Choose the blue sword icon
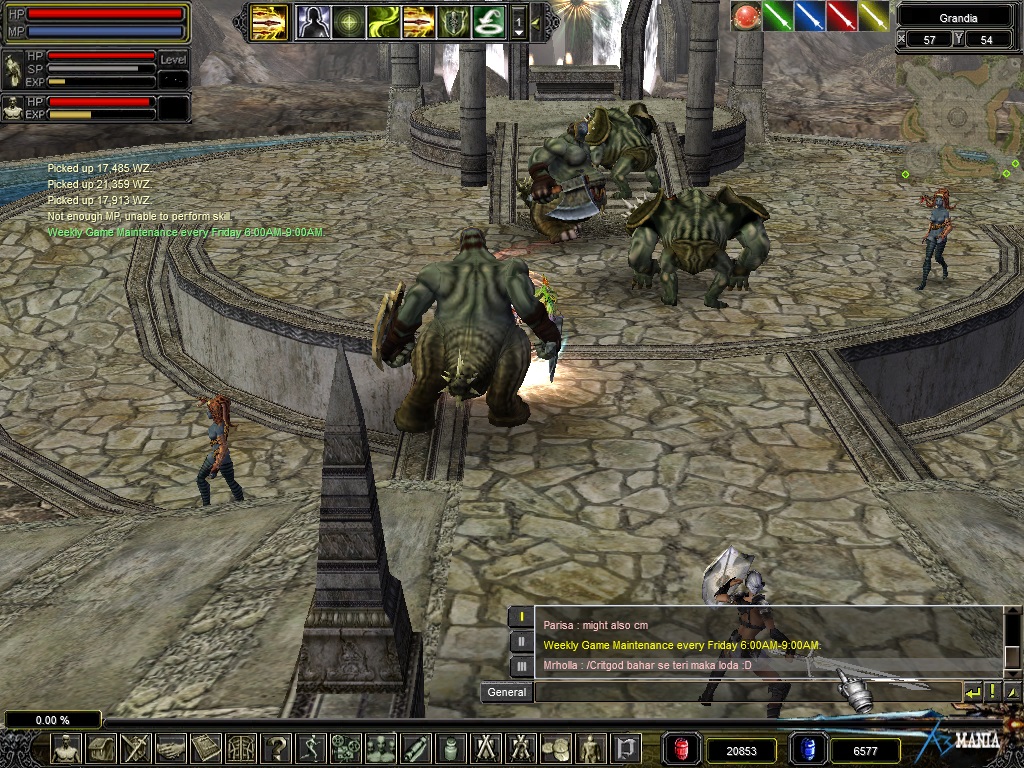Viewport: 1024px width, 768px height. pos(809,16)
